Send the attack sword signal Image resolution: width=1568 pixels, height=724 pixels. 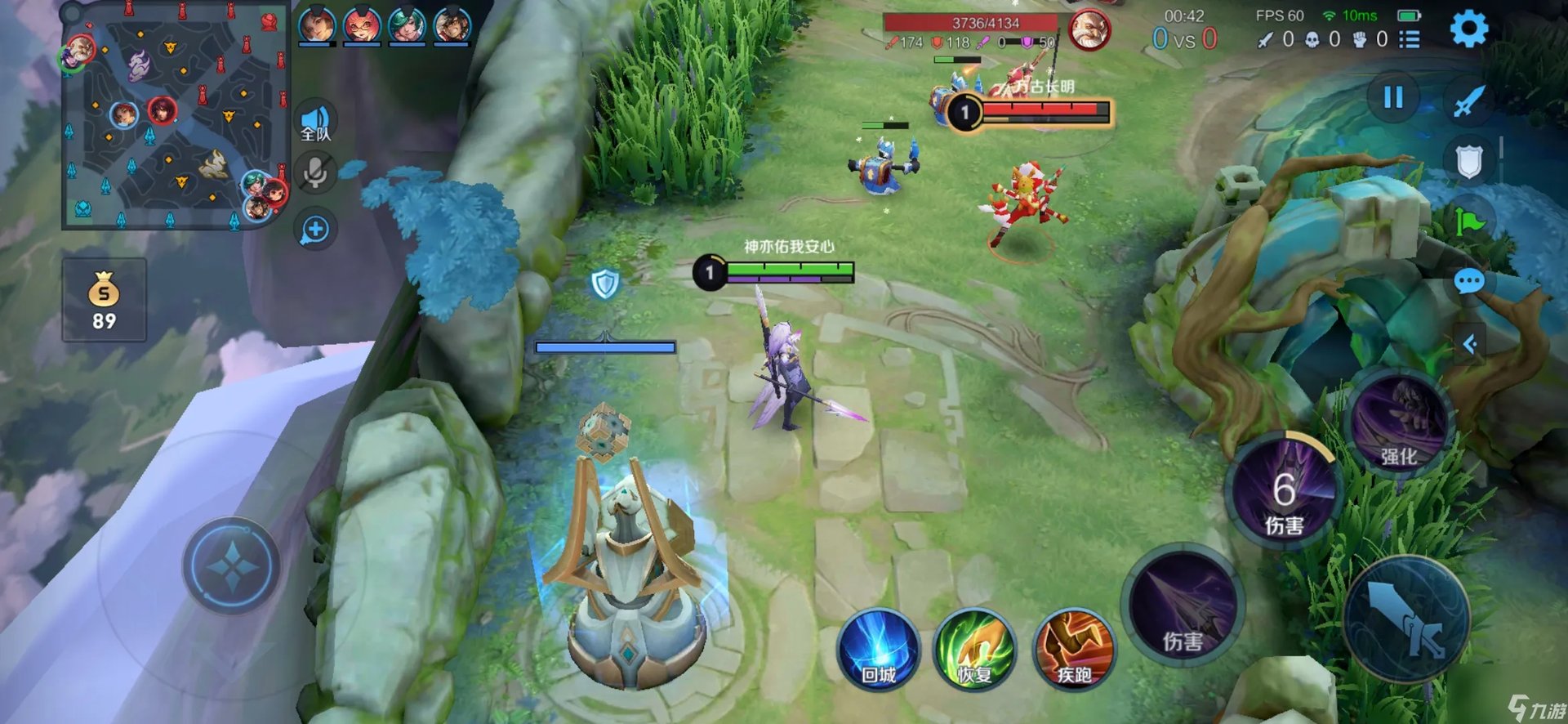tap(1468, 102)
